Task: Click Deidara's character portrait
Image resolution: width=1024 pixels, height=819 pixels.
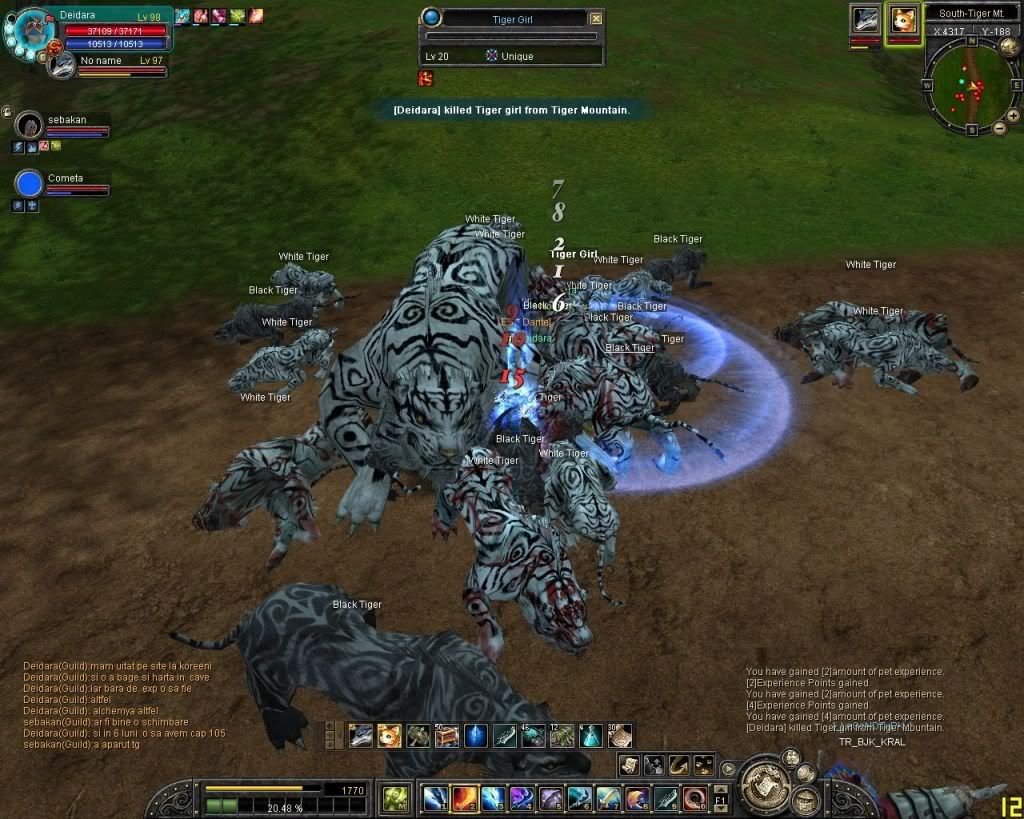Action: pyautogui.click(x=32, y=28)
